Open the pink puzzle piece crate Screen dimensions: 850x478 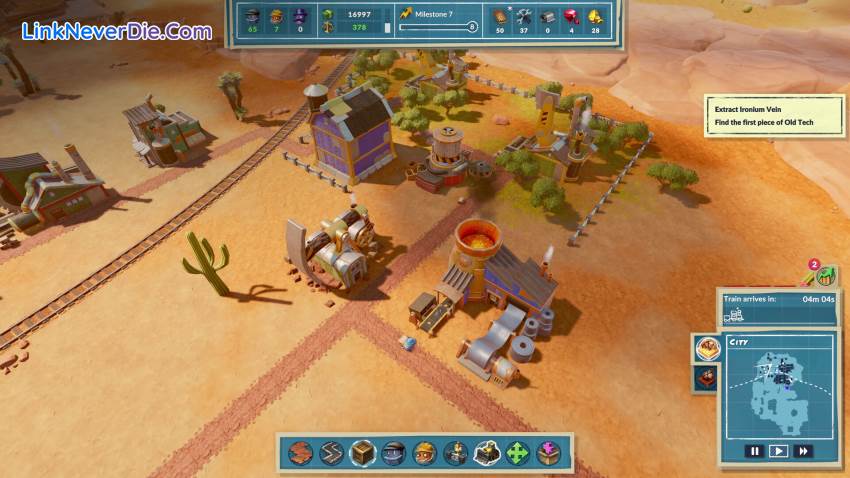(x=548, y=453)
